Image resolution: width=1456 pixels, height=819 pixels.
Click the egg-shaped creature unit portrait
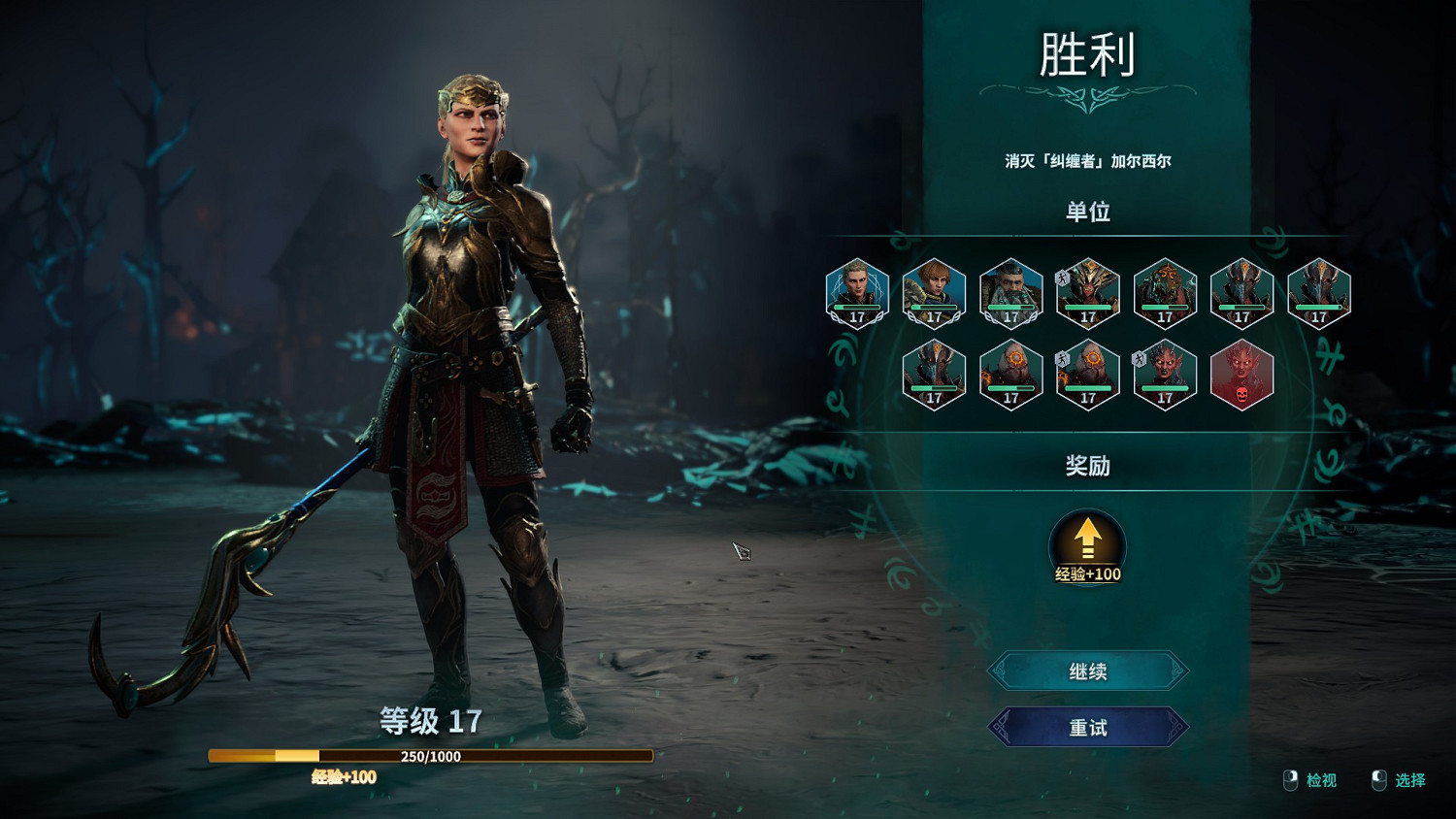point(1011,377)
